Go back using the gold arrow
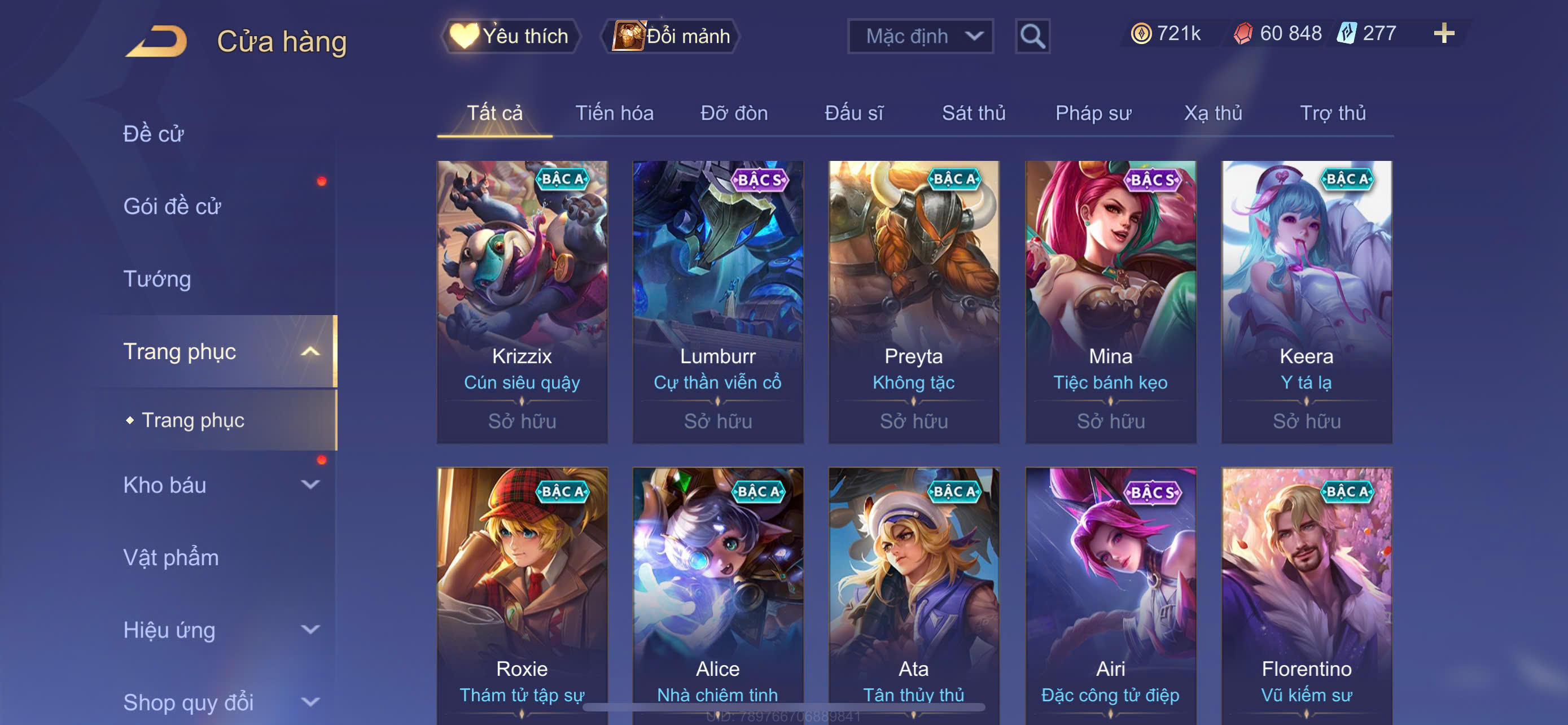The width and height of the screenshot is (1568, 725). [156, 41]
